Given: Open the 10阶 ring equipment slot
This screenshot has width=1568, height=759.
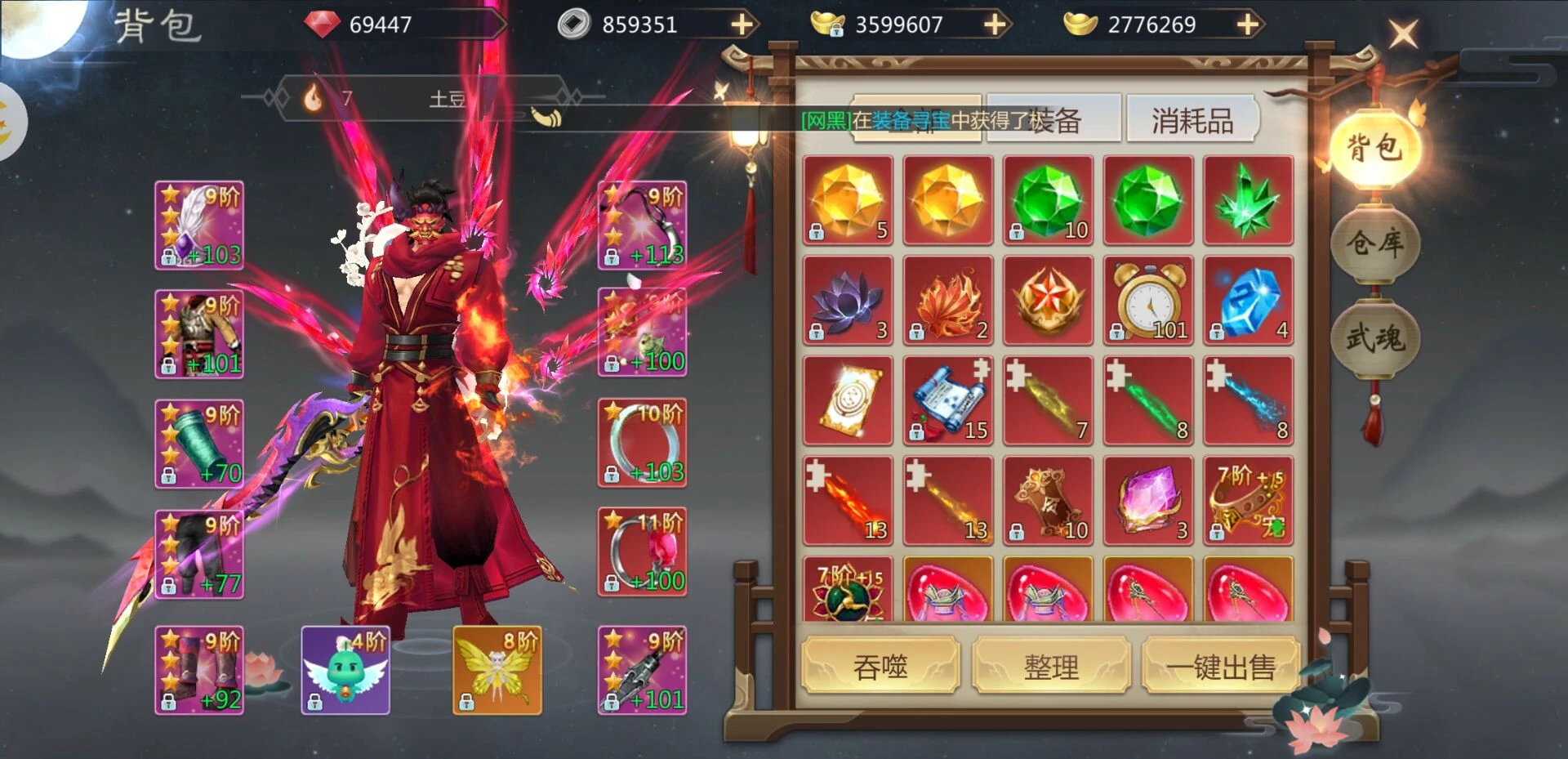Looking at the screenshot, I should pyautogui.click(x=642, y=443).
